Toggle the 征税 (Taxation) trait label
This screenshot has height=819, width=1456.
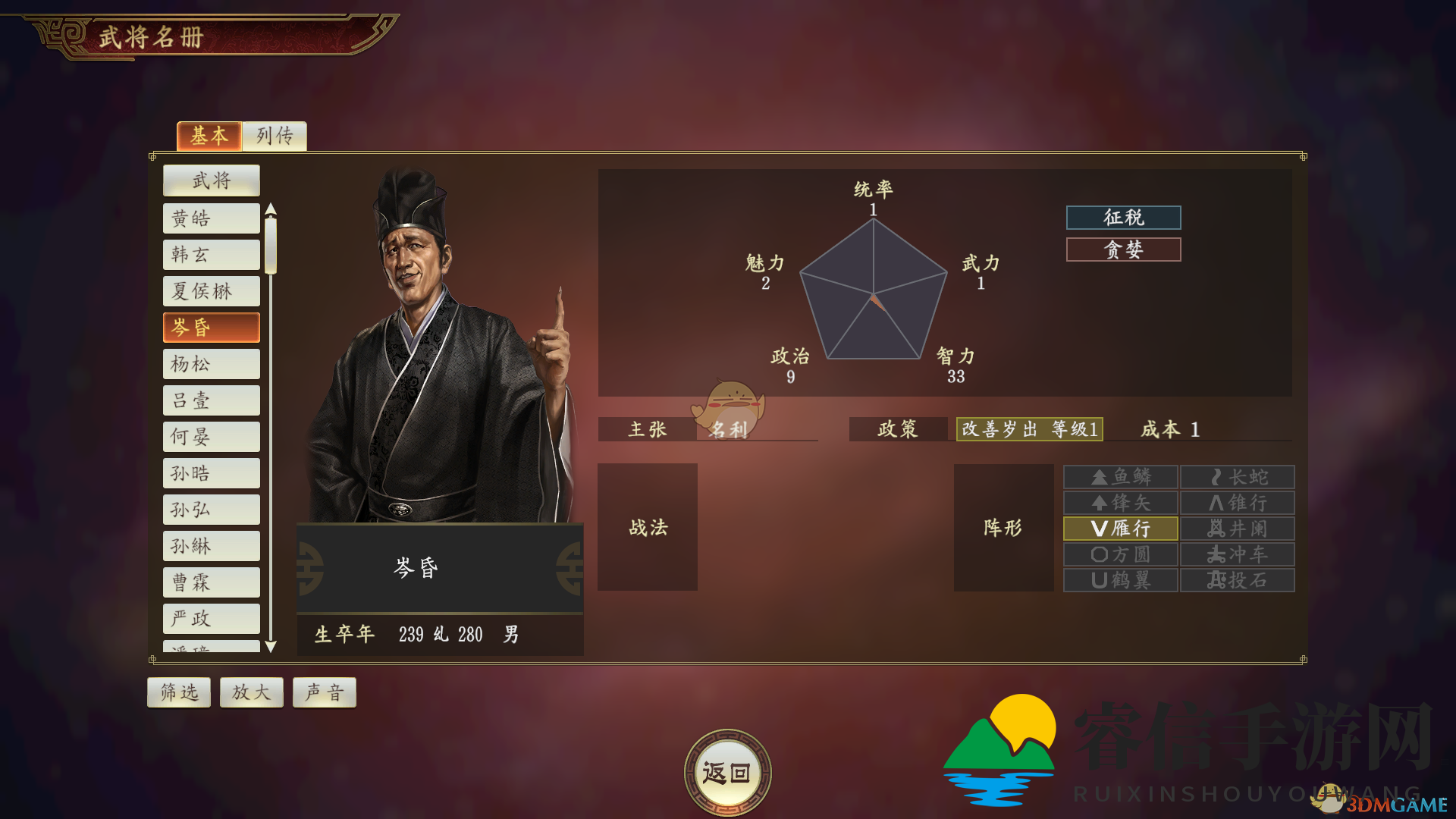pyautogui.click(x=1122, y=218)
